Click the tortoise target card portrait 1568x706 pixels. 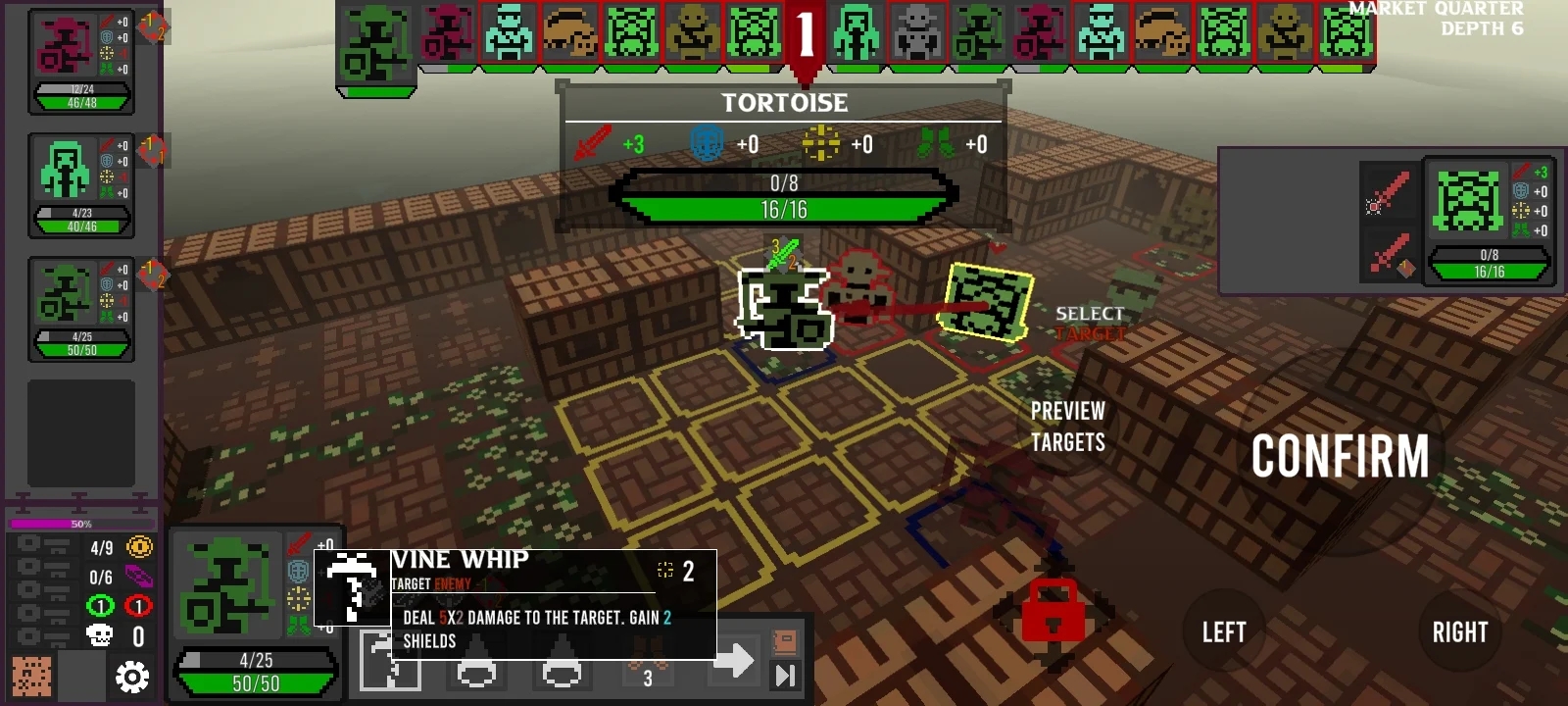tap(1467, 200)
